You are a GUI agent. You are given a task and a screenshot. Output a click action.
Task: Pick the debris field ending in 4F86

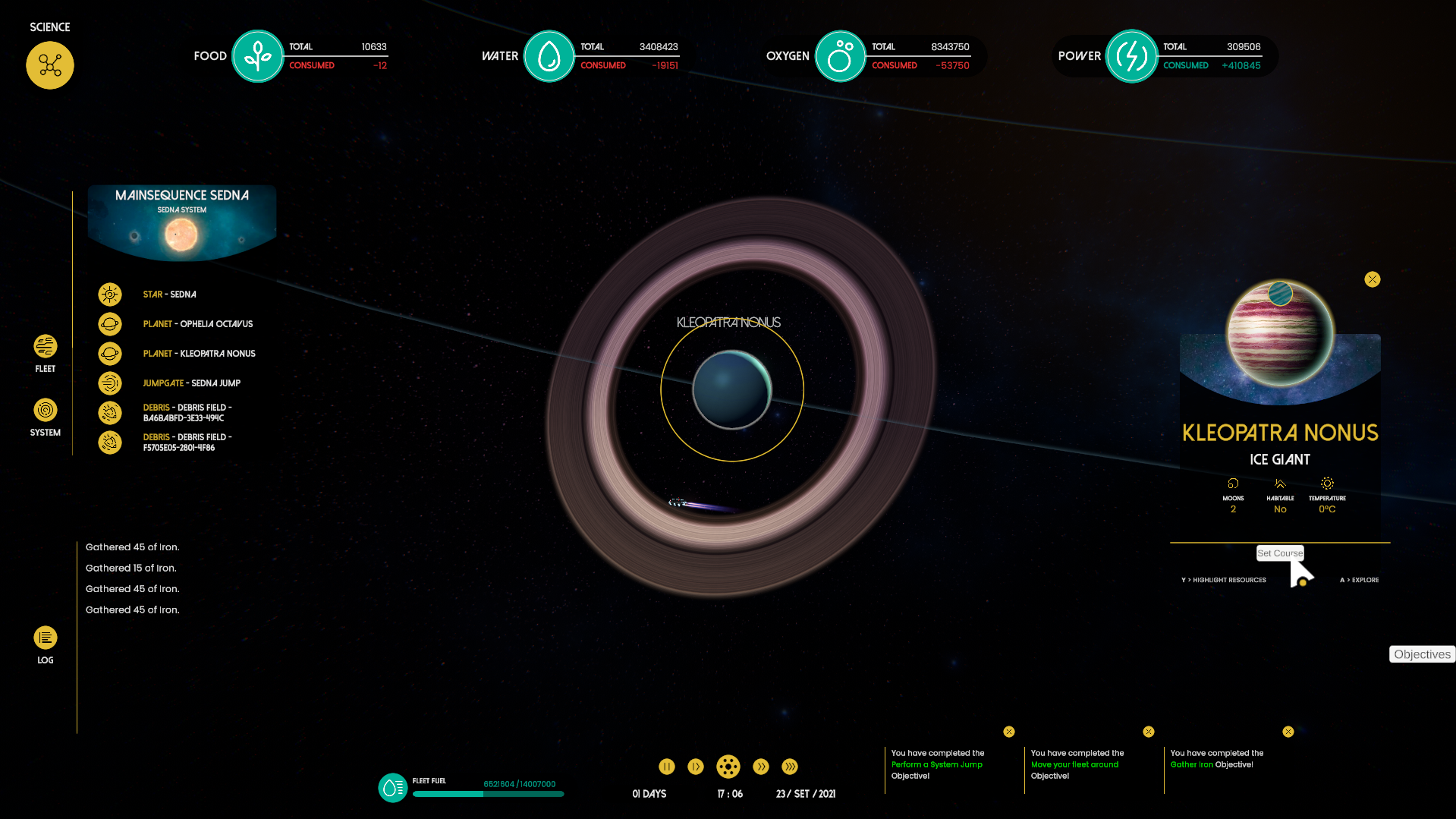point(187,443)
